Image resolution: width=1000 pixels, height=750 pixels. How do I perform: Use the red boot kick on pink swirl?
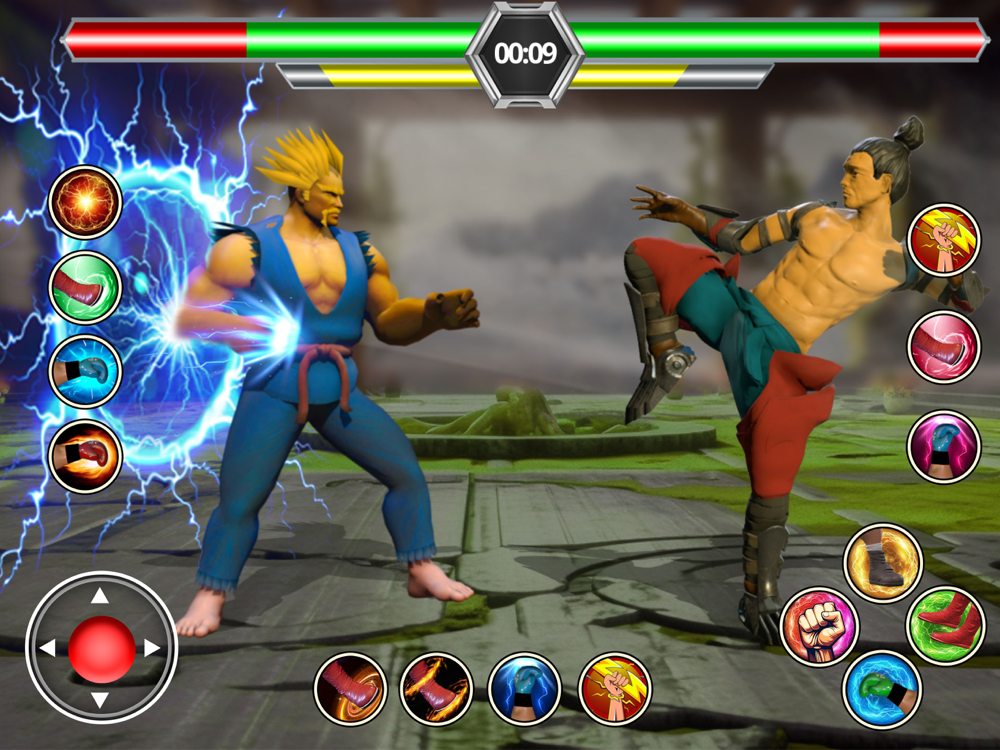click(943, 347)
